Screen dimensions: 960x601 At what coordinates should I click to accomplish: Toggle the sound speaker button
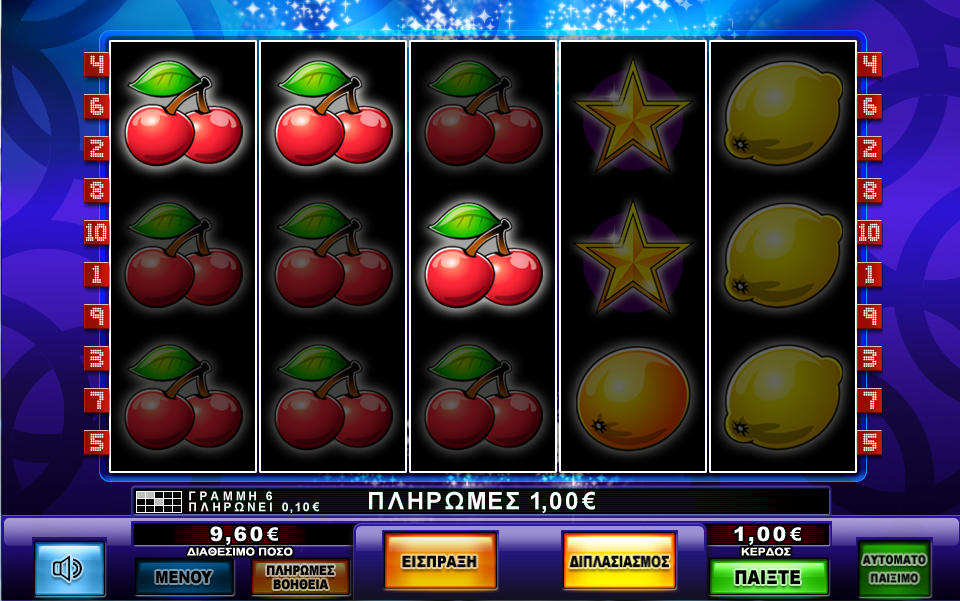(x=69, y=569)
